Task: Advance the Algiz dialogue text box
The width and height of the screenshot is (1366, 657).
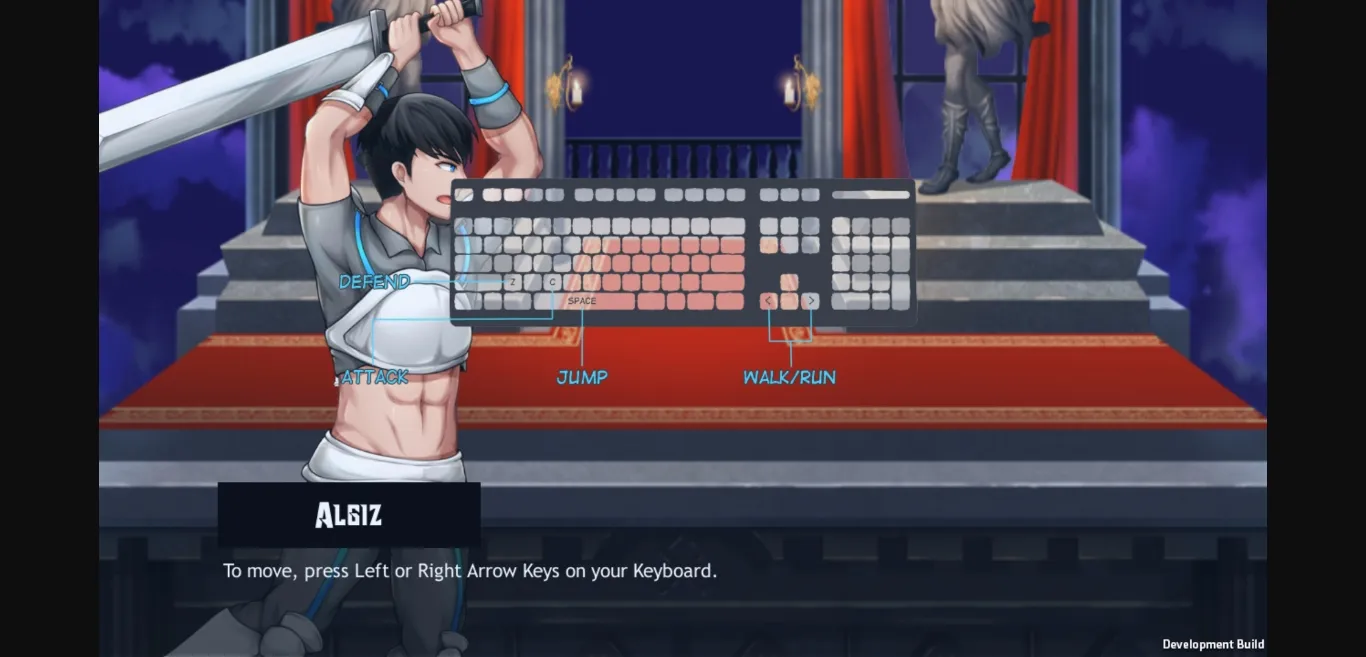Action: (682, 580)
